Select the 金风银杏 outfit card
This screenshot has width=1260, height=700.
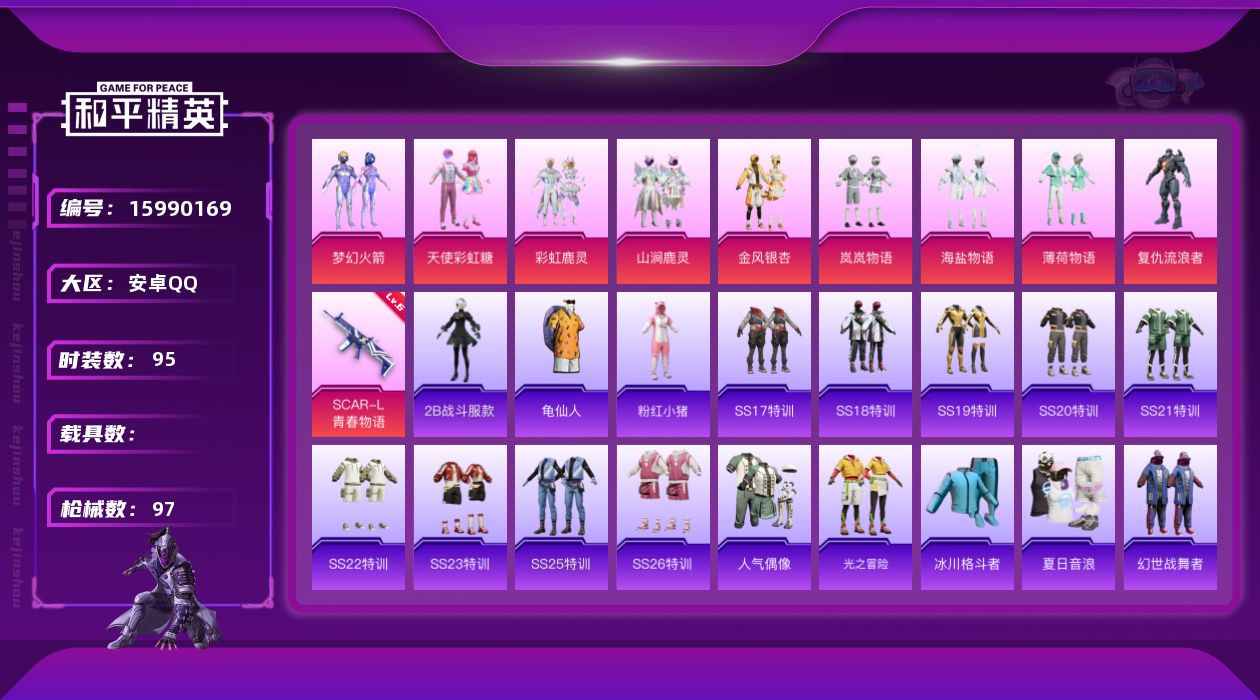[764, 210]
